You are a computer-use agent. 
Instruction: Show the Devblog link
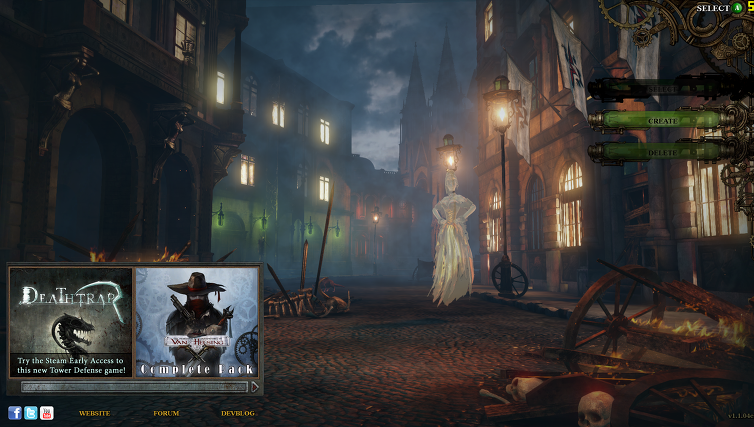(x=238, y=413)
